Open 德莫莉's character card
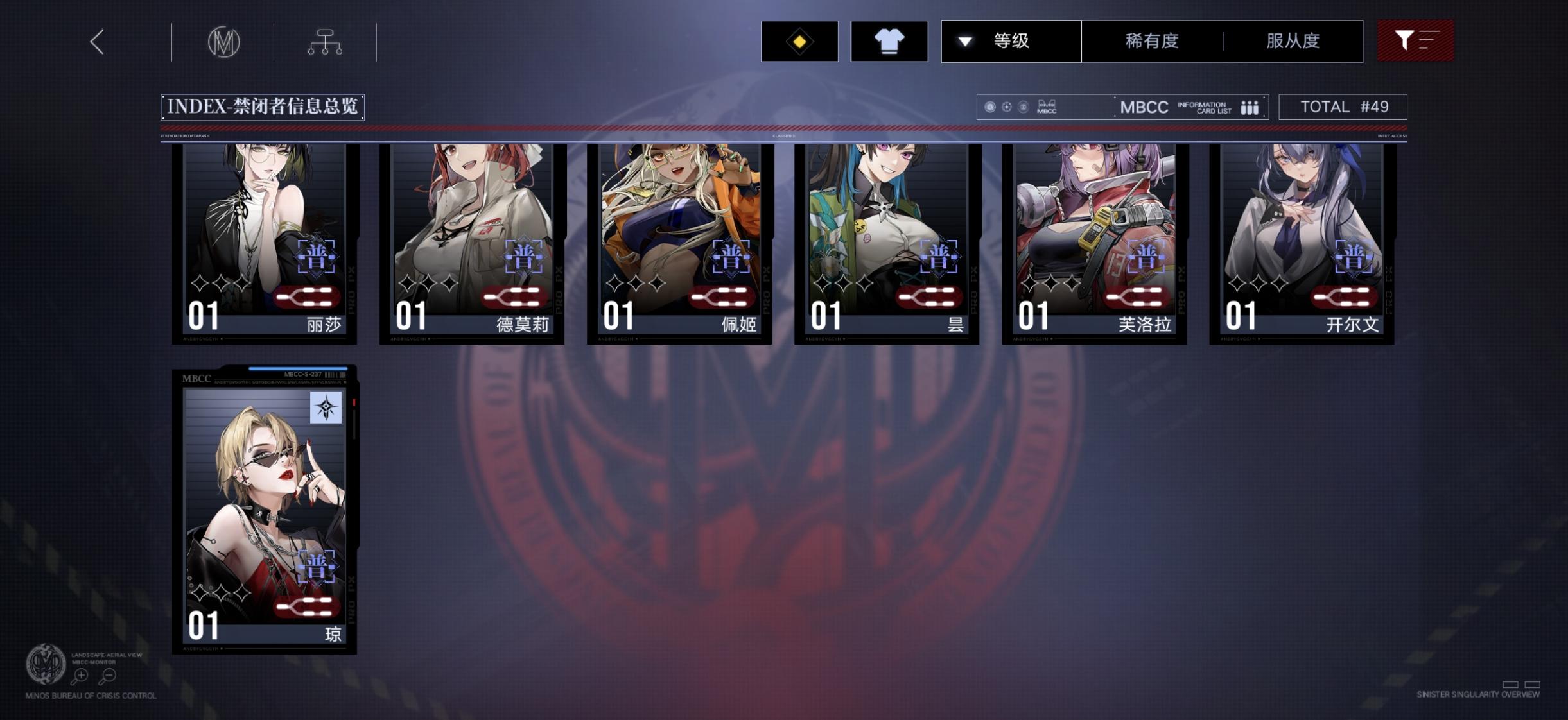Viewport: 1568px width, 720px height. click(x=472, y=244)
